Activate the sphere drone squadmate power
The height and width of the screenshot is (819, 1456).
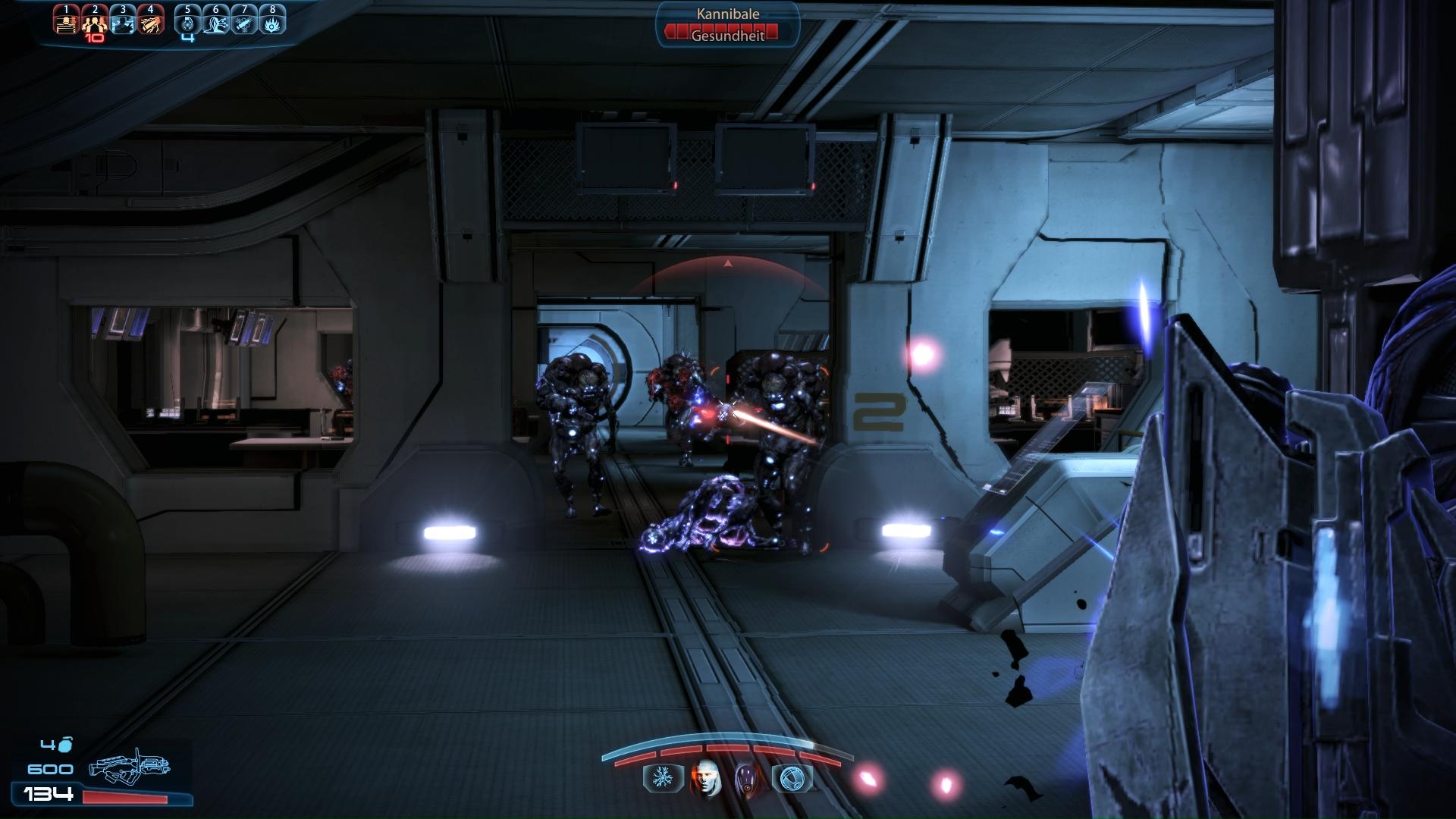click(791, 778)
